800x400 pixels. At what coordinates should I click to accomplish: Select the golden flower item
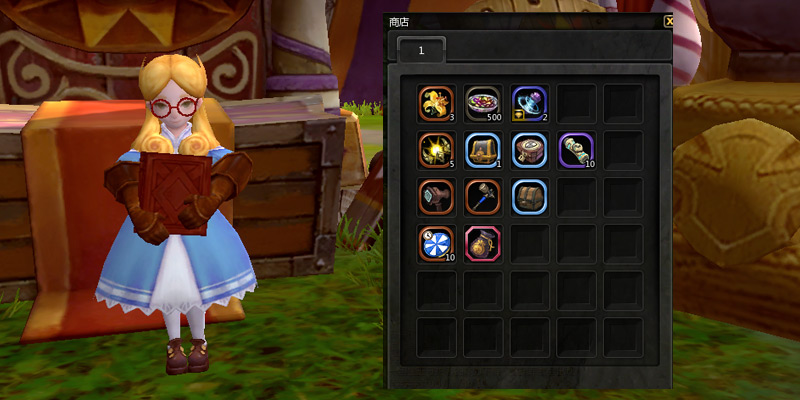click(437, 103)
